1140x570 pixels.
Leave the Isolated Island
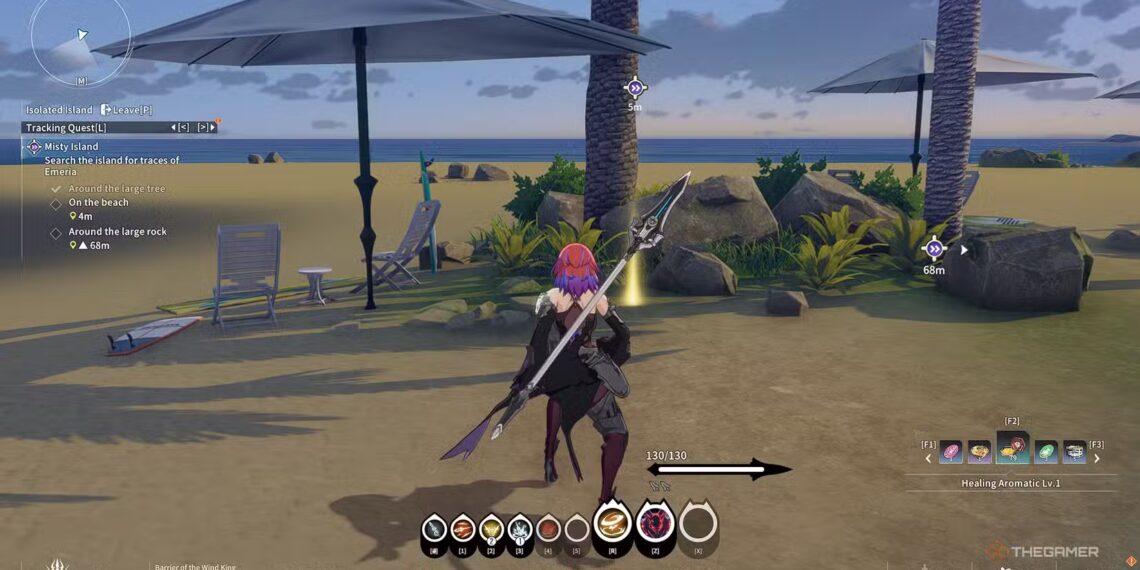[127, 110]
